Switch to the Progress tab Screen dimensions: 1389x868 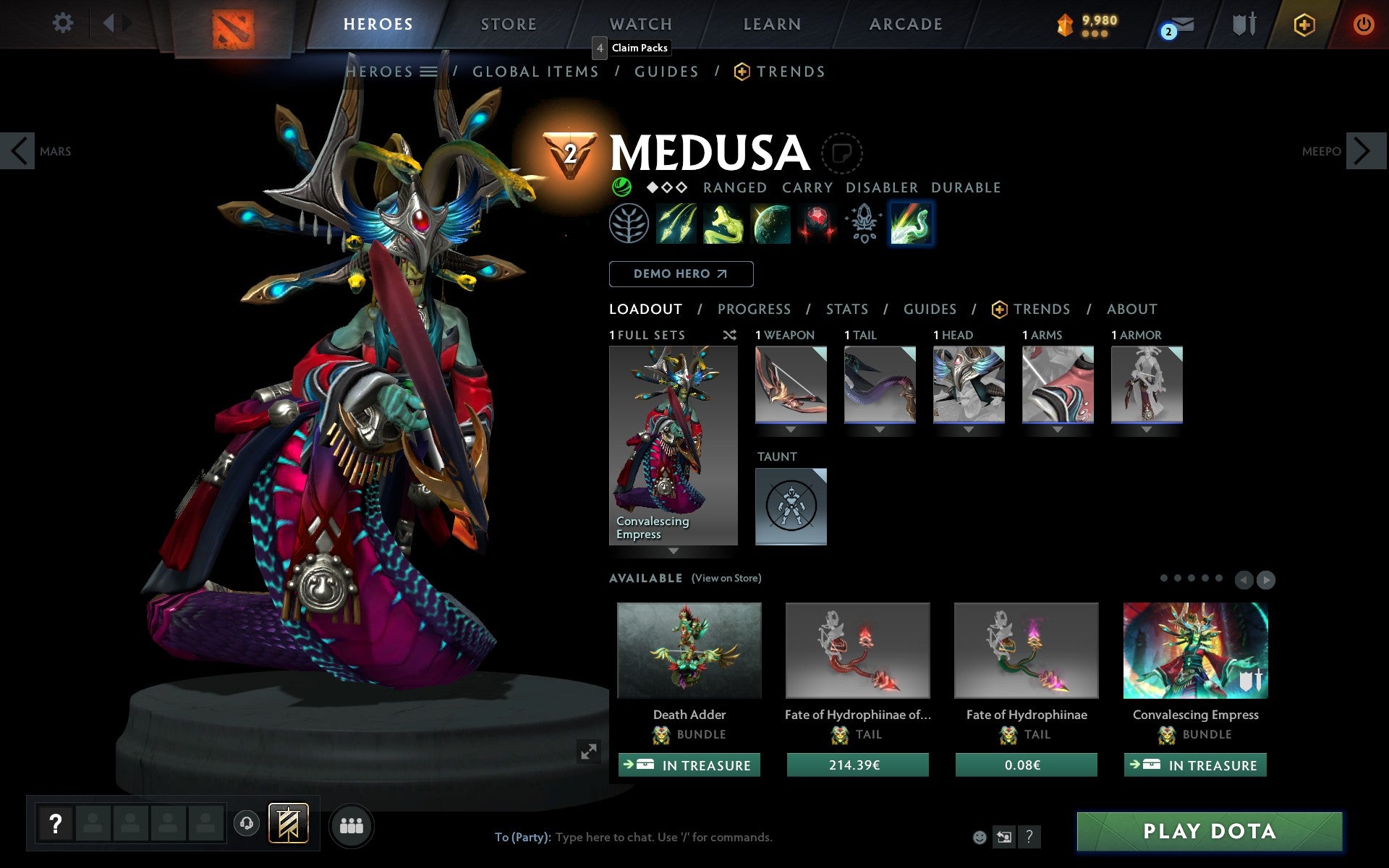click(754, 309)
